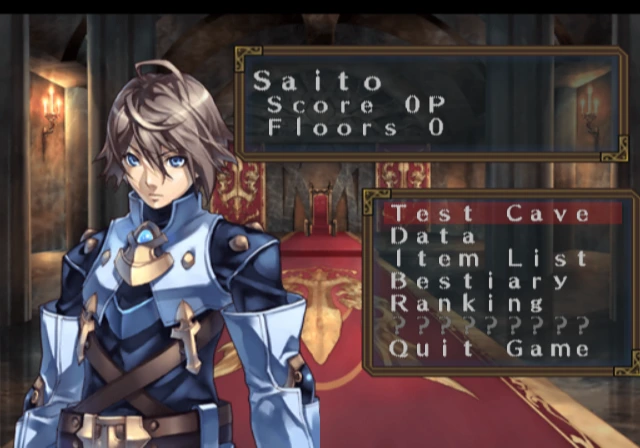The image size is (640, 448).
Task: Open the Item List
Action: [x=489, y=258]
